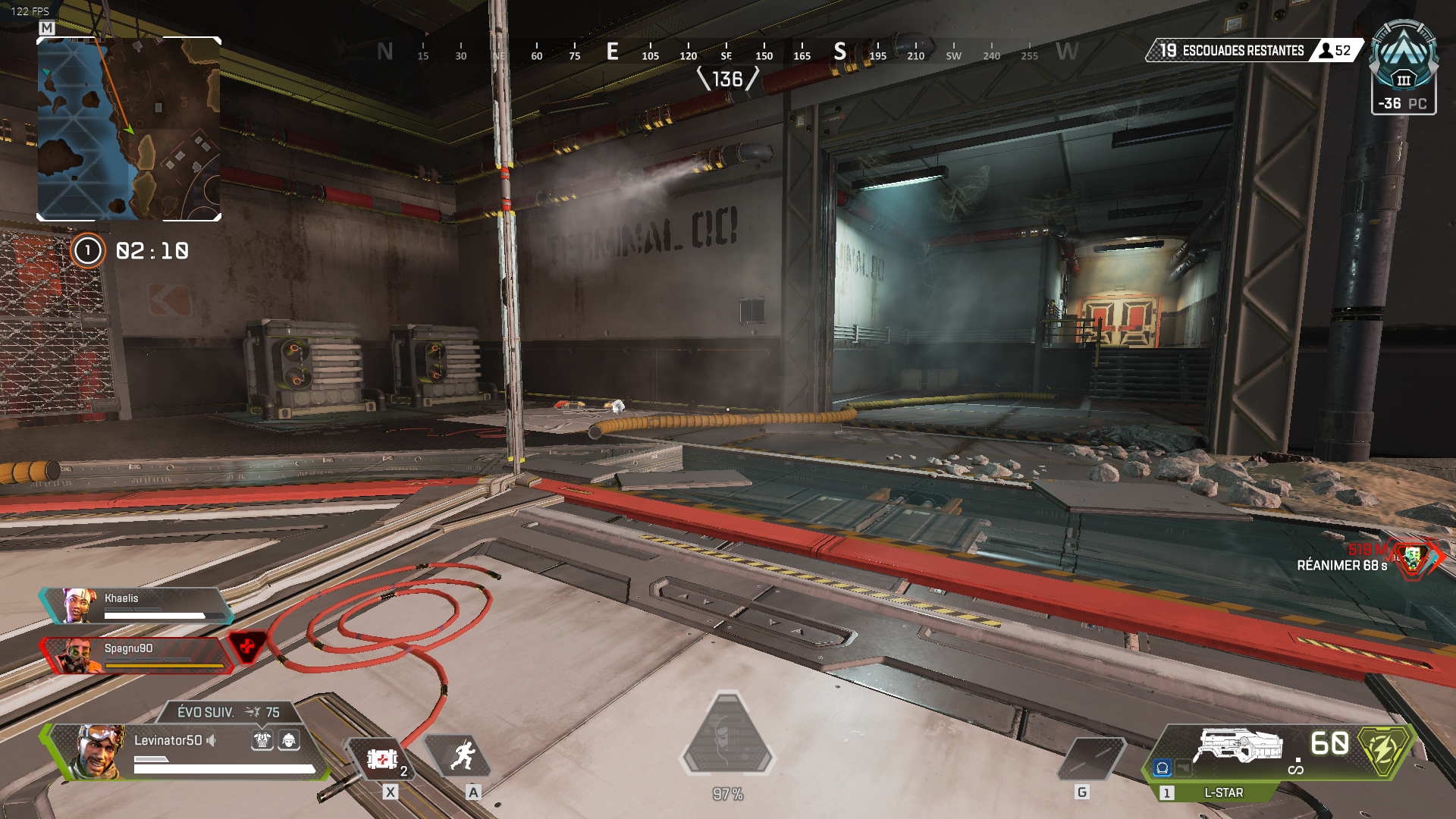Click the body shield equipment icon
Image resolution: width=1456 pixels, height=819 pixels.
262,740
